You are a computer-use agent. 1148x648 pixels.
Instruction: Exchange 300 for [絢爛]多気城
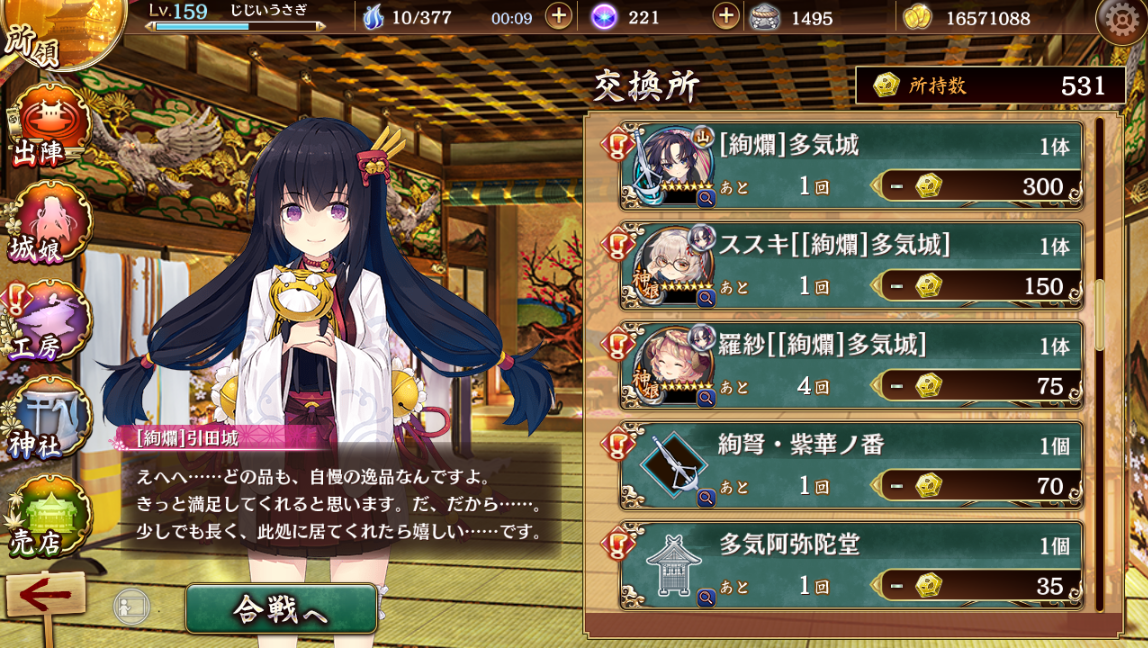(x=978, y=187)
